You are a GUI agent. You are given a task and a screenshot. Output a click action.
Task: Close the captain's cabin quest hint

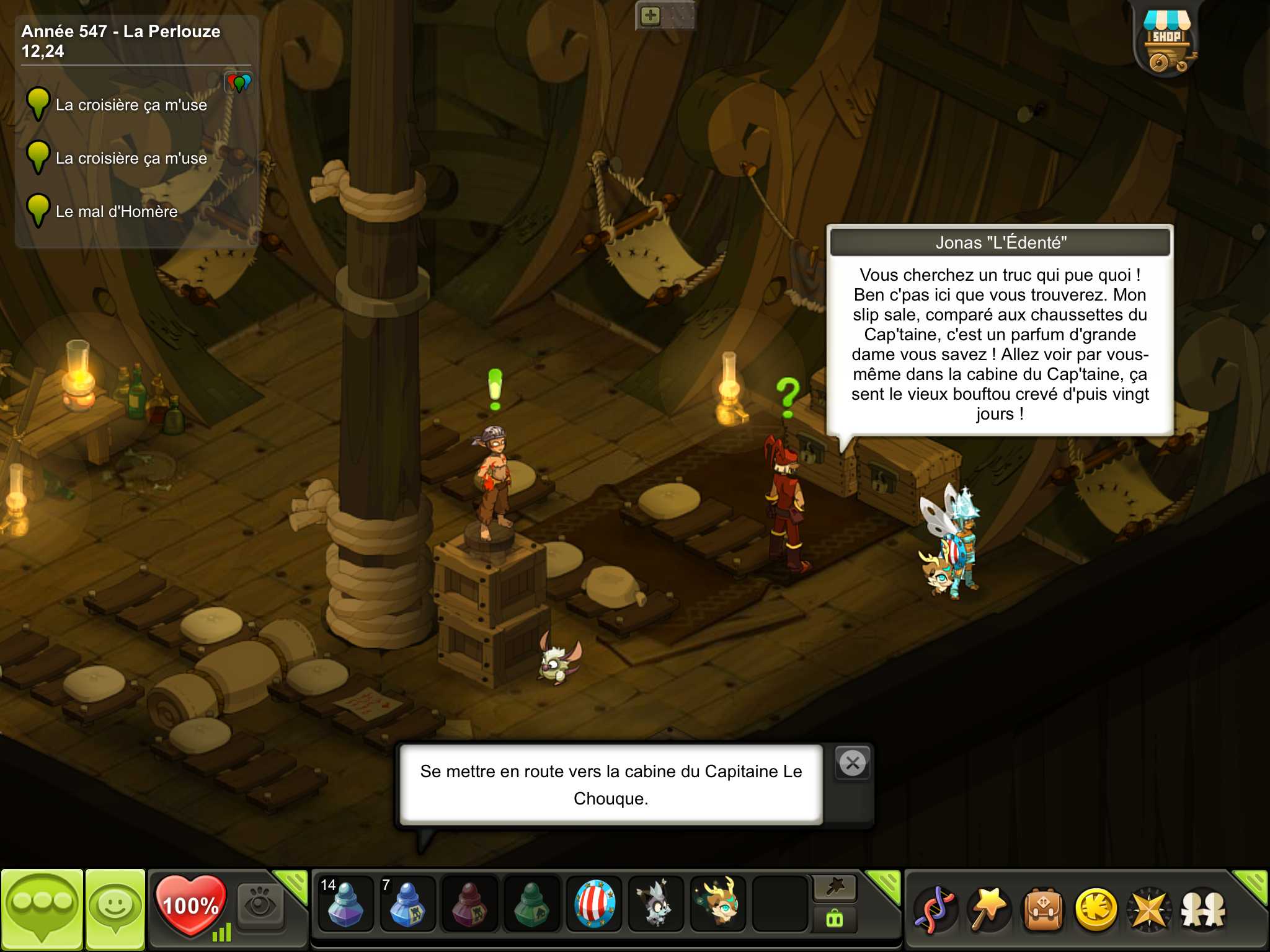coord(853,763)
